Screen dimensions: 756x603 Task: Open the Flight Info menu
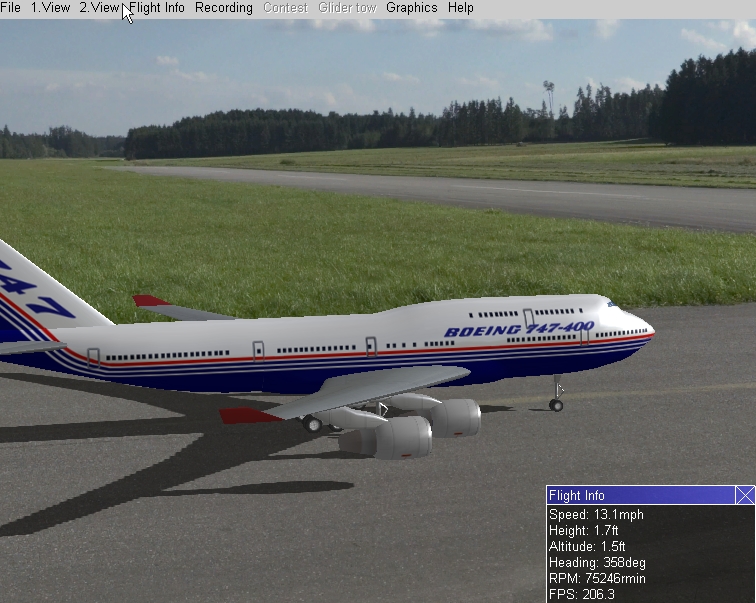[158, 8]
